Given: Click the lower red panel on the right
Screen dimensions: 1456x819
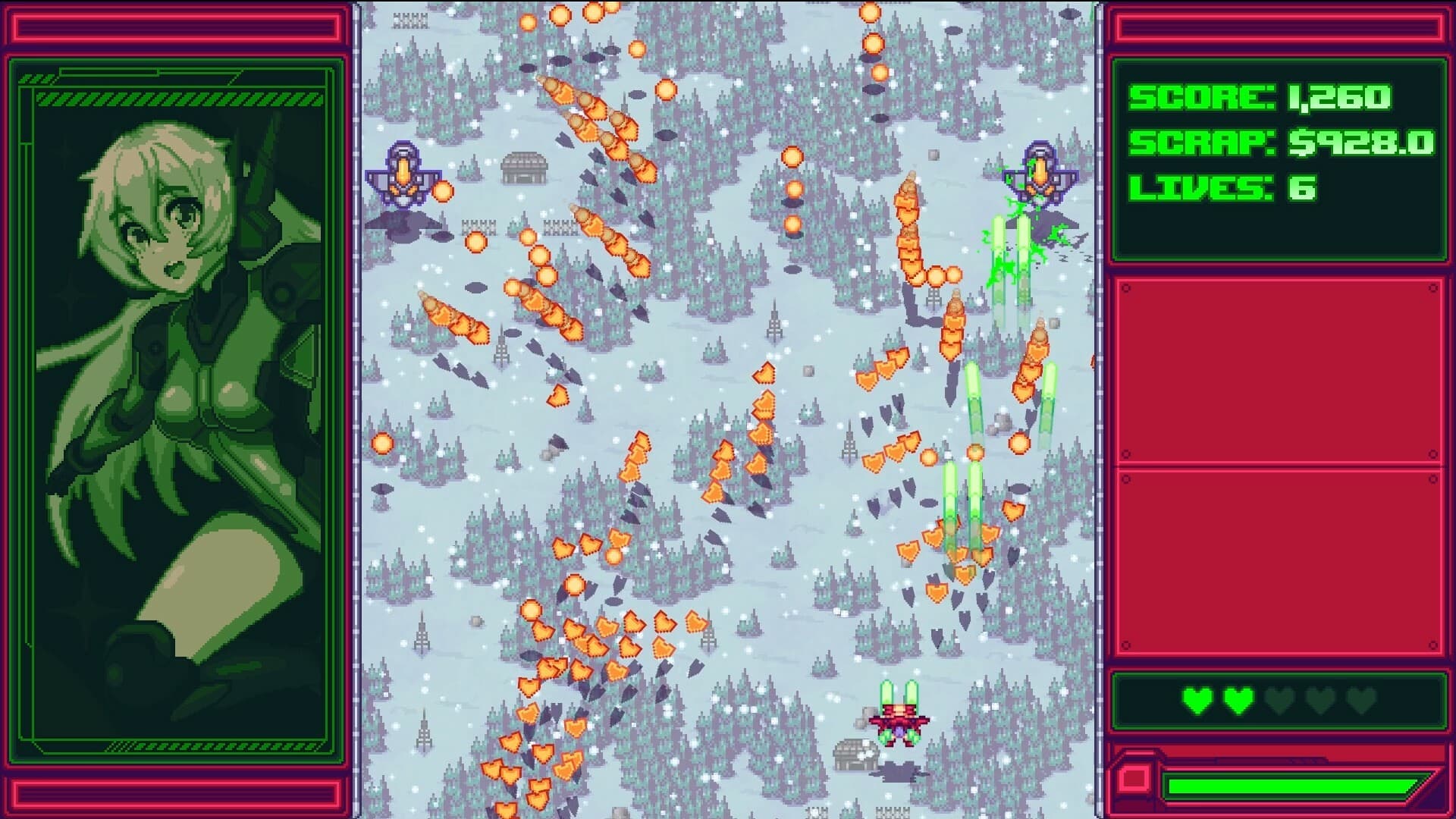Looking at the screenshot, I should coord(1282,561).
